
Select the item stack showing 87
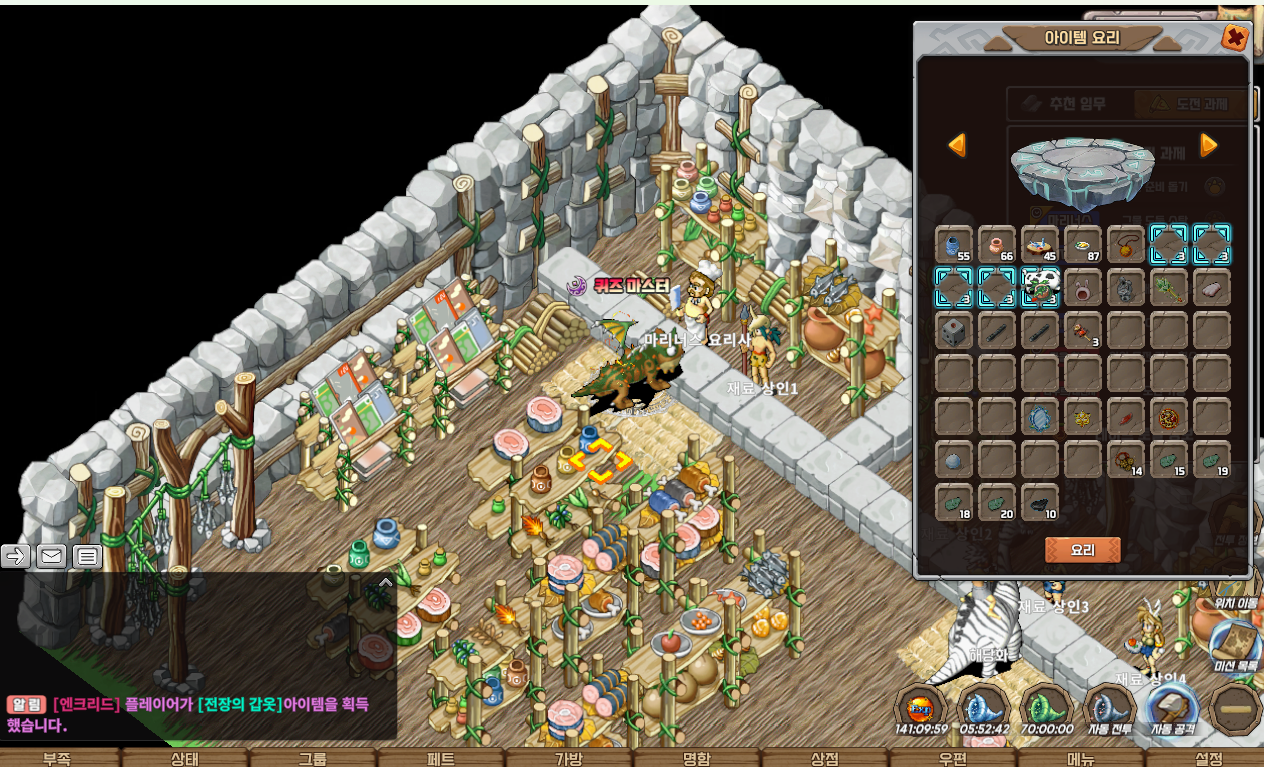tap(1083, 245)
